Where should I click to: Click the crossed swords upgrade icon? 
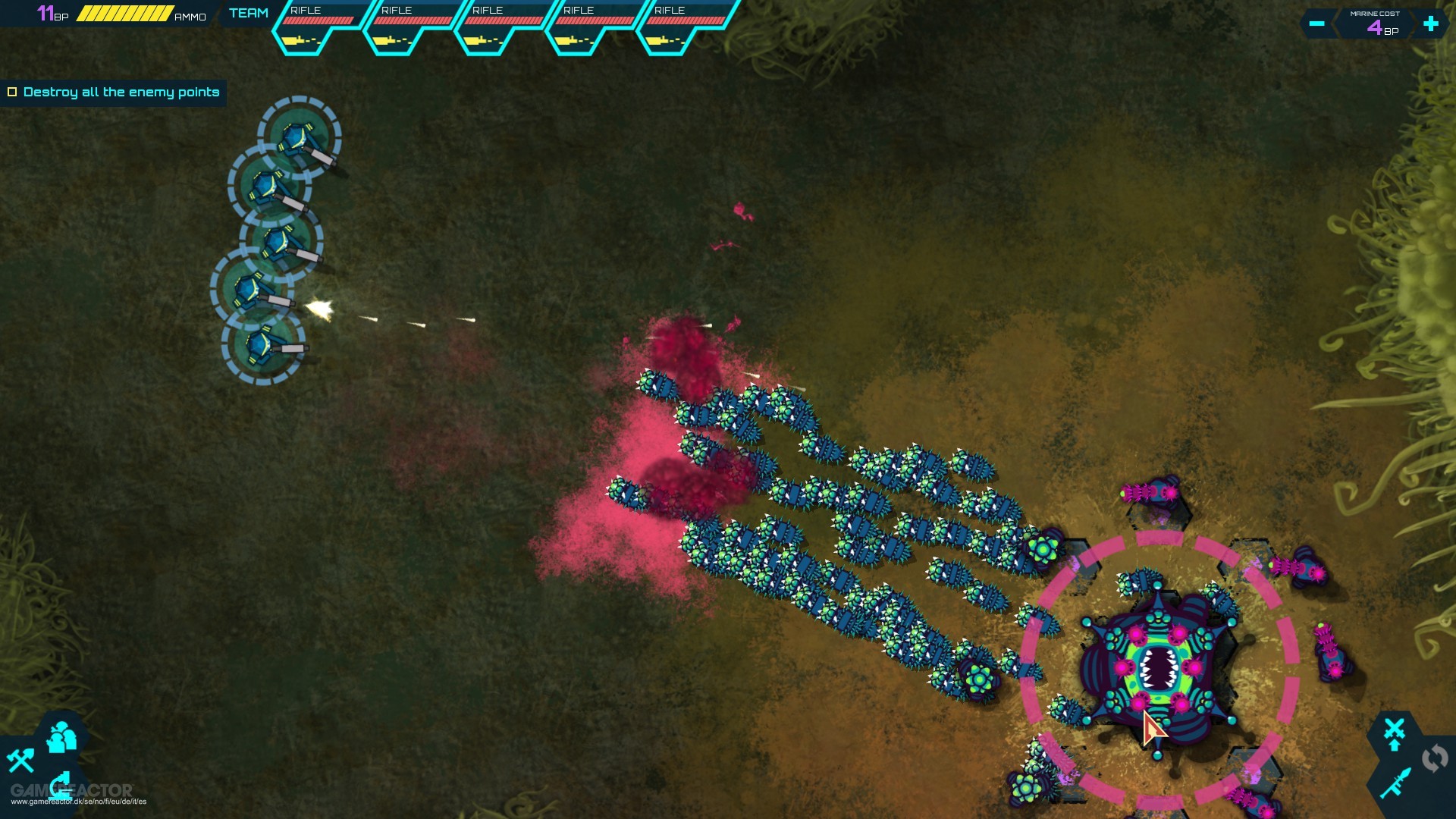click(x=1394, y=728)
